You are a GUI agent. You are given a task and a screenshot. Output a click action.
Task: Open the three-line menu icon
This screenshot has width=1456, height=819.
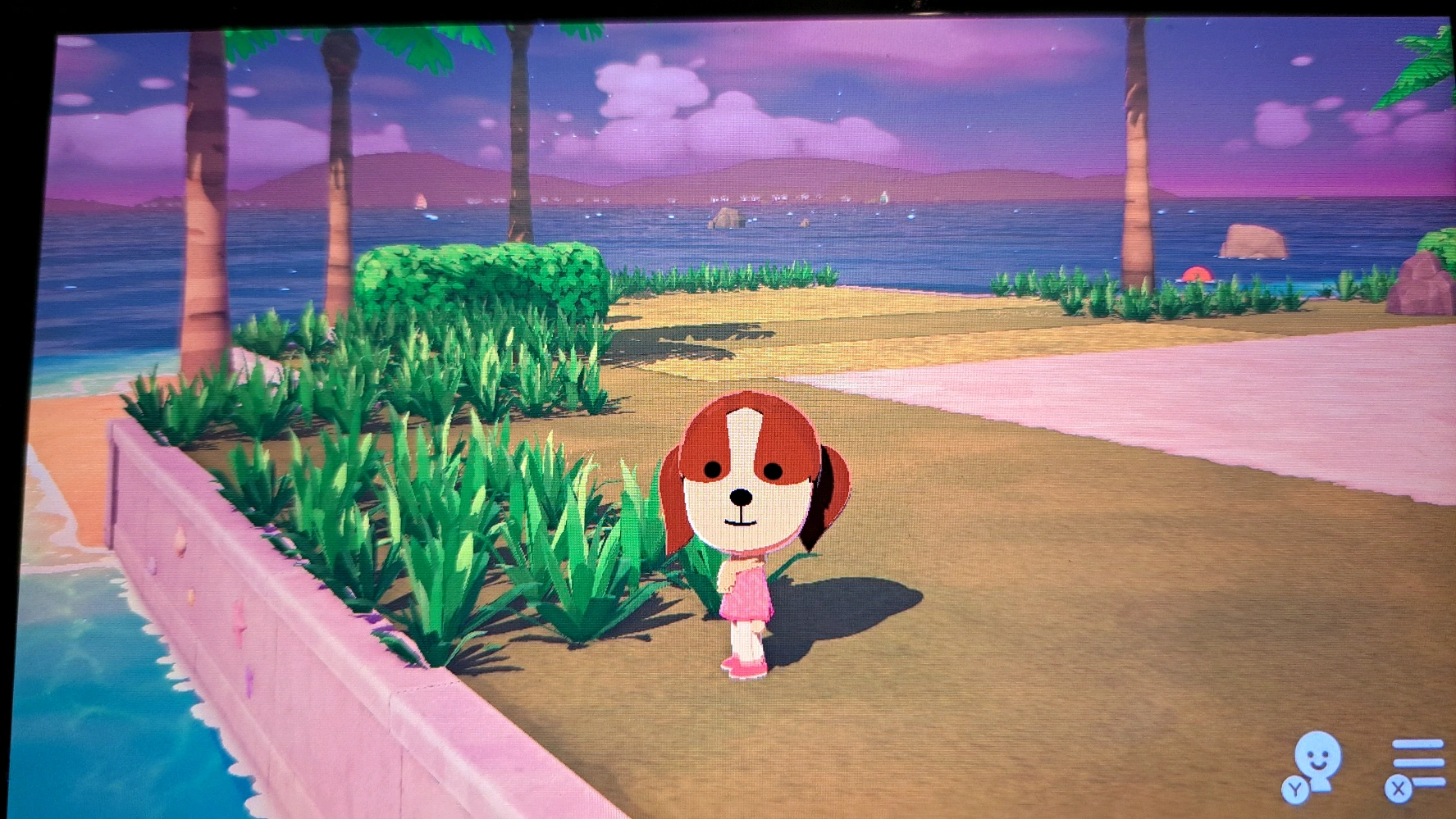coord(1417,766)
